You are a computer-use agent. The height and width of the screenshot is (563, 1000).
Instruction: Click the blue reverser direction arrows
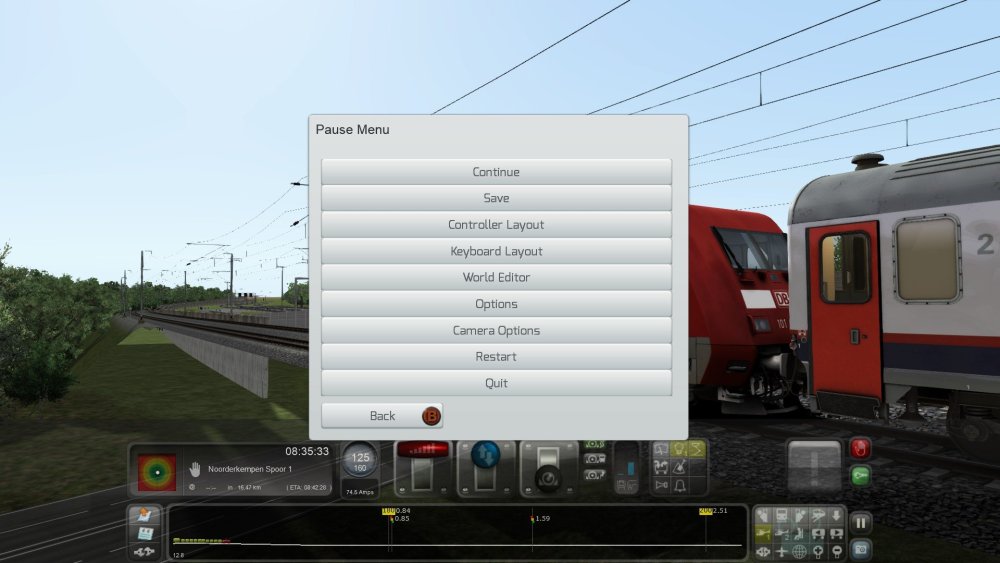click(485, 452)
